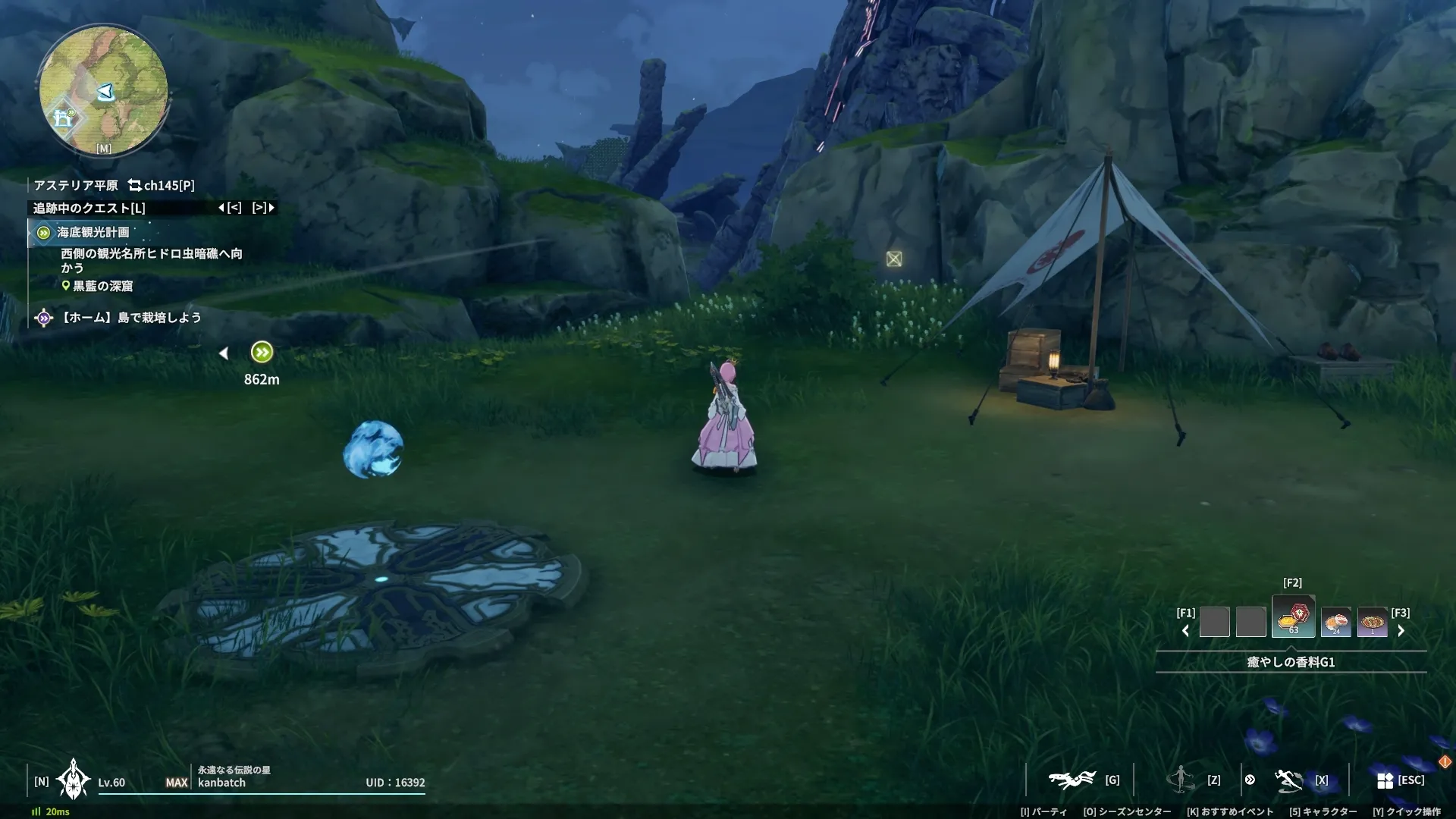Open the main menu grid icon
Viewport: 1456px width, 819px height.
tap(1385, 780)
